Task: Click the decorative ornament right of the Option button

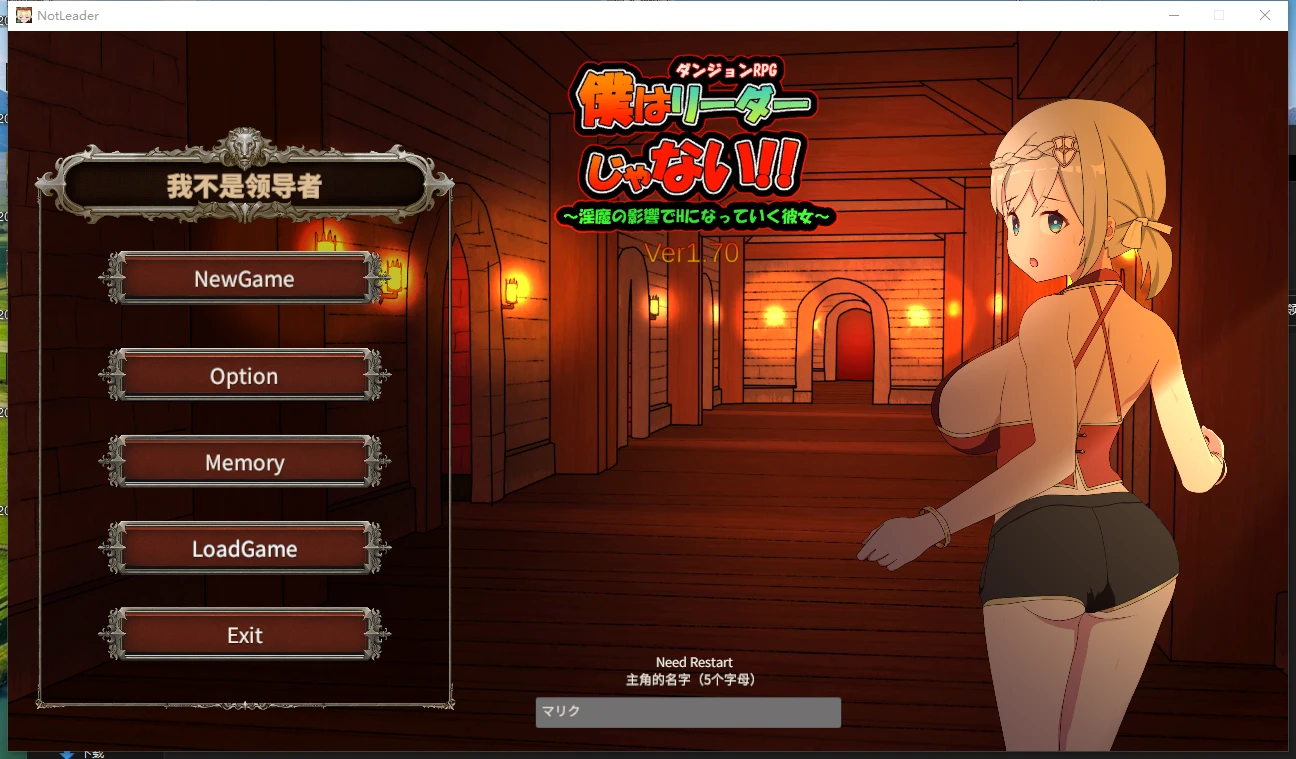Action: tap(377, 376)
